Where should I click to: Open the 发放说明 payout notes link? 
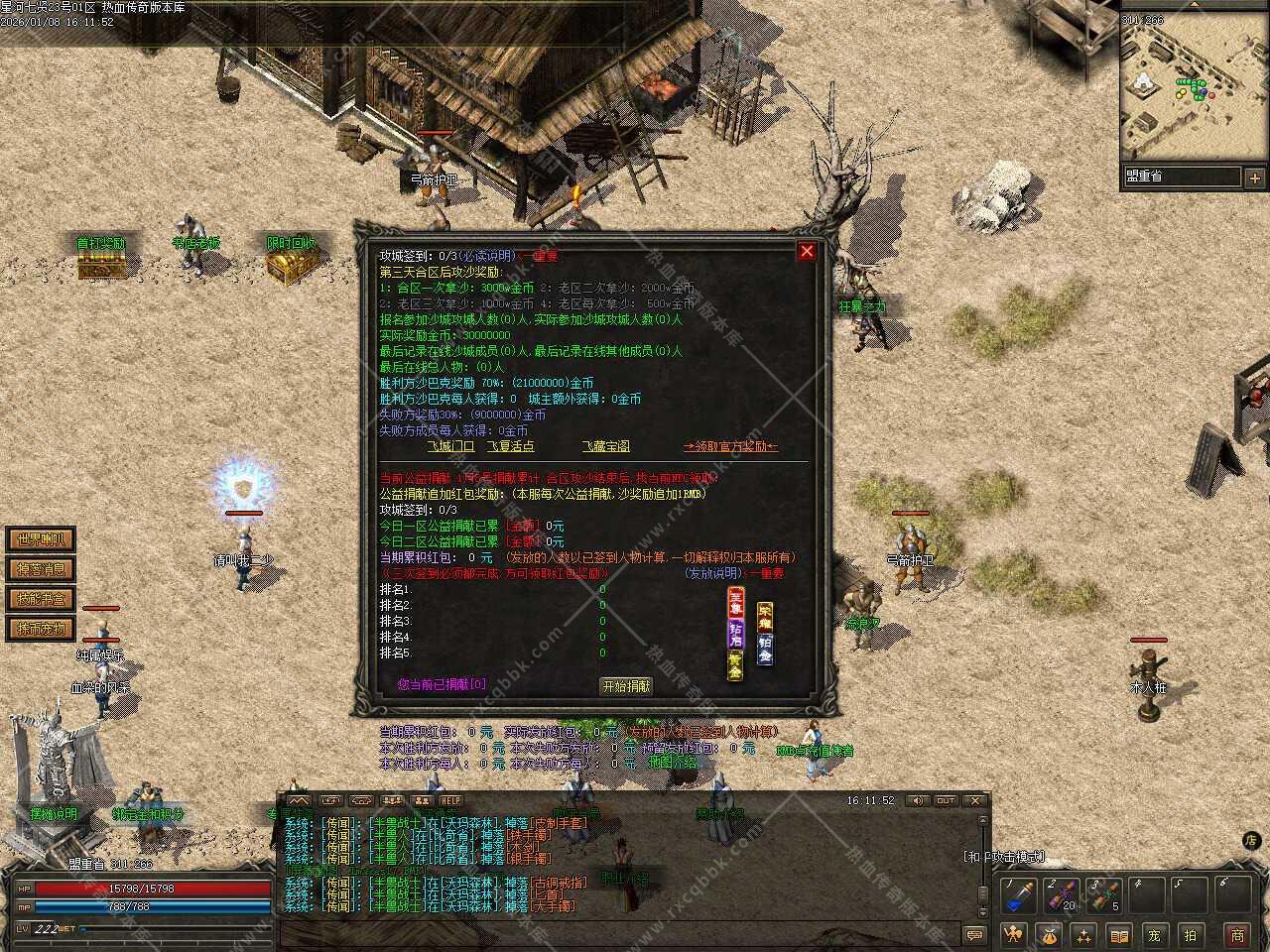[x=711, y=573]
